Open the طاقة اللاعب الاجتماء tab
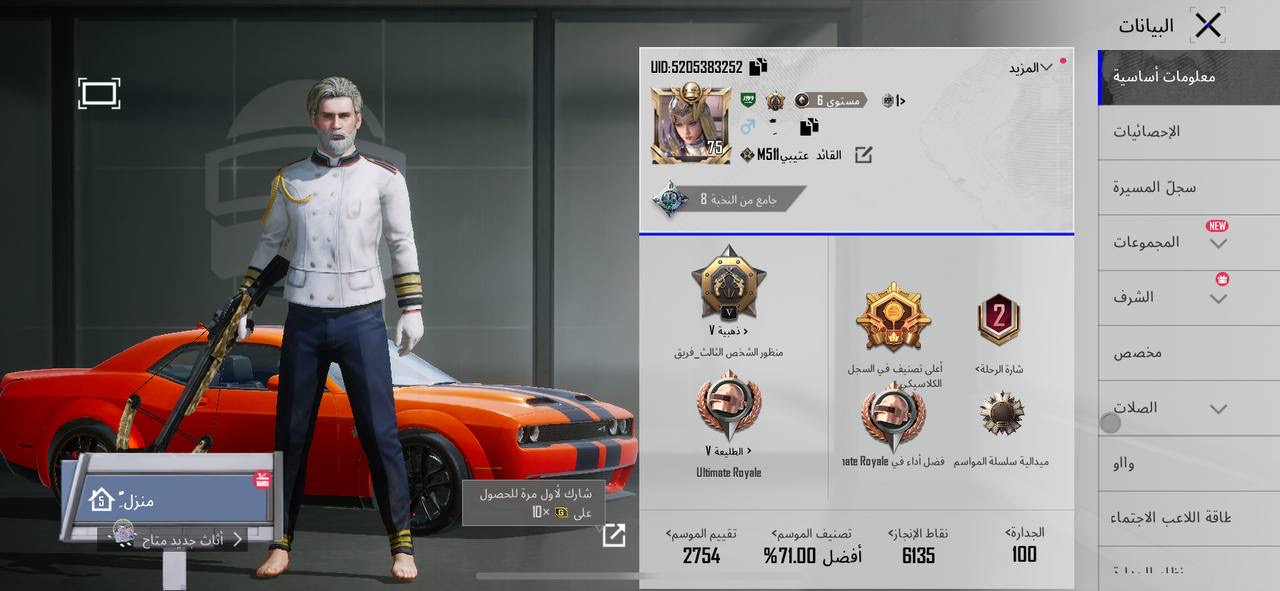The width and height of the screenshot is (1280, 591). pyautogui.click(x=1170, y=518)
